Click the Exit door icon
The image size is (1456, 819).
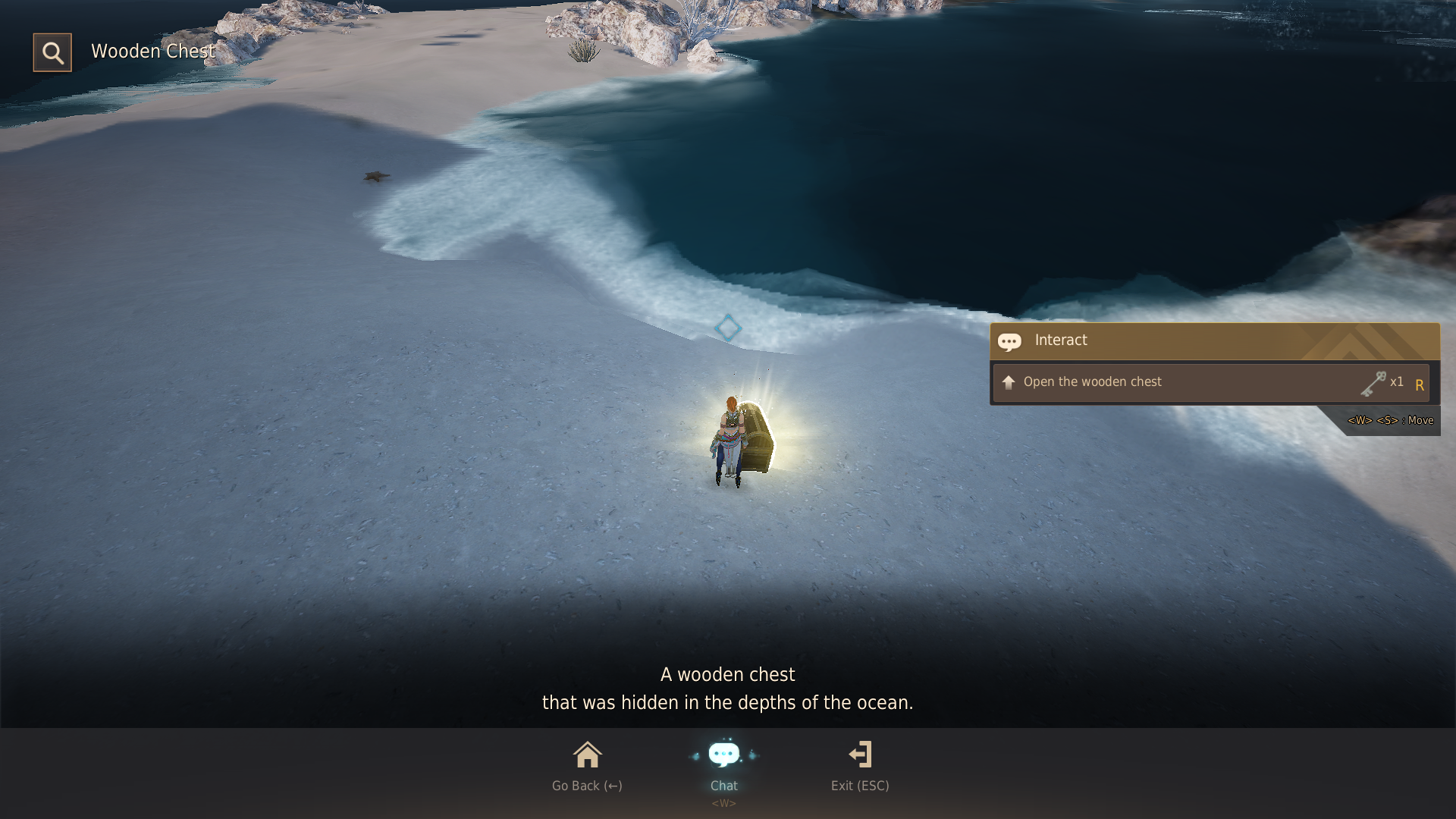coord(861,755)
